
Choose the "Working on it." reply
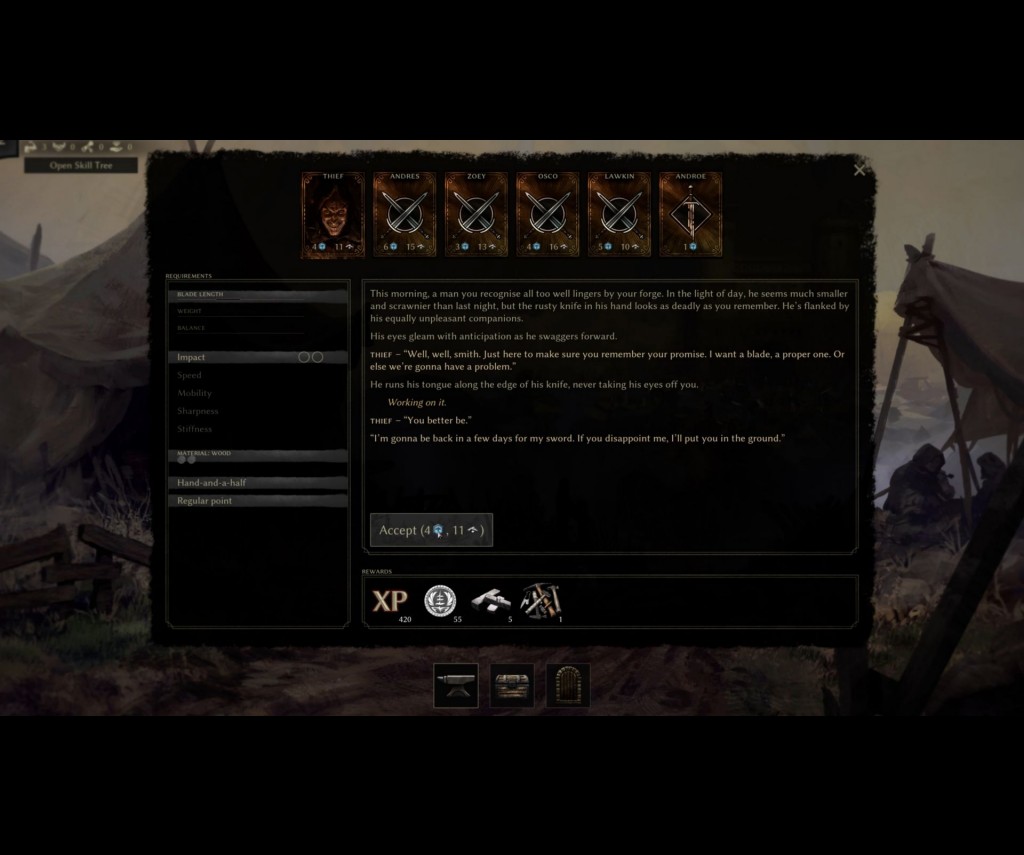point(416,402)
